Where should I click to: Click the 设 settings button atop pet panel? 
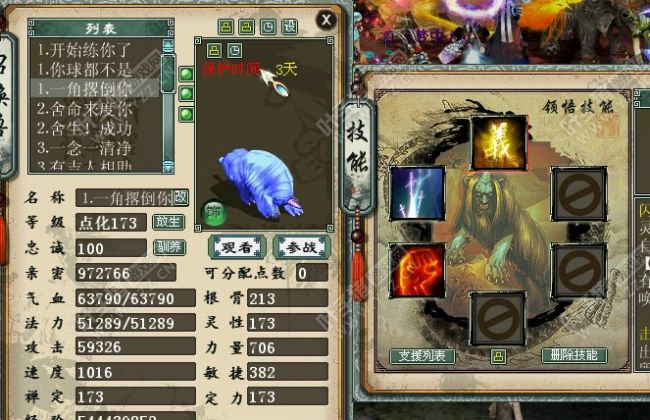click(290, 26)
